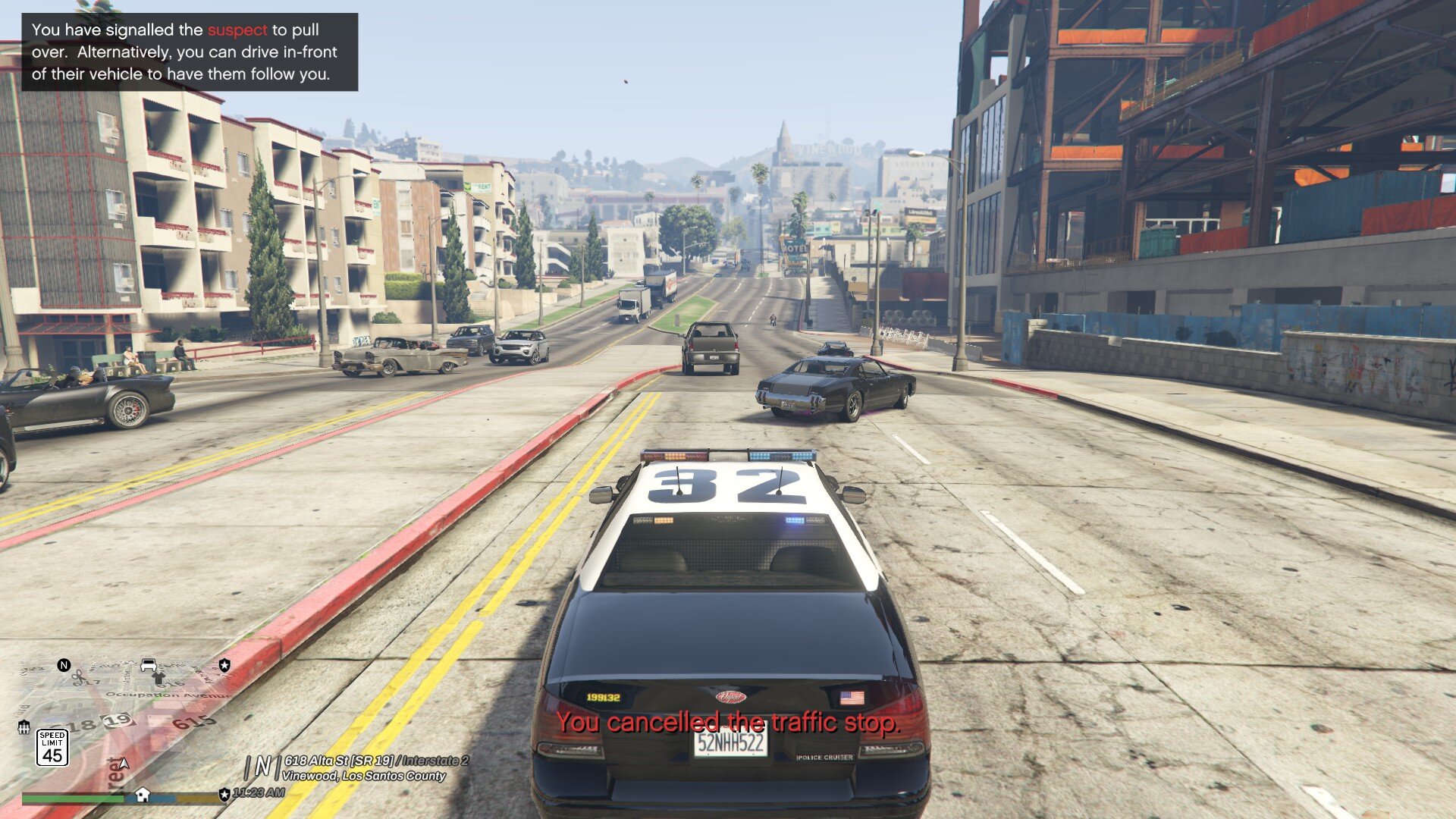Choose the clothing store t-shirt blip

158,677
